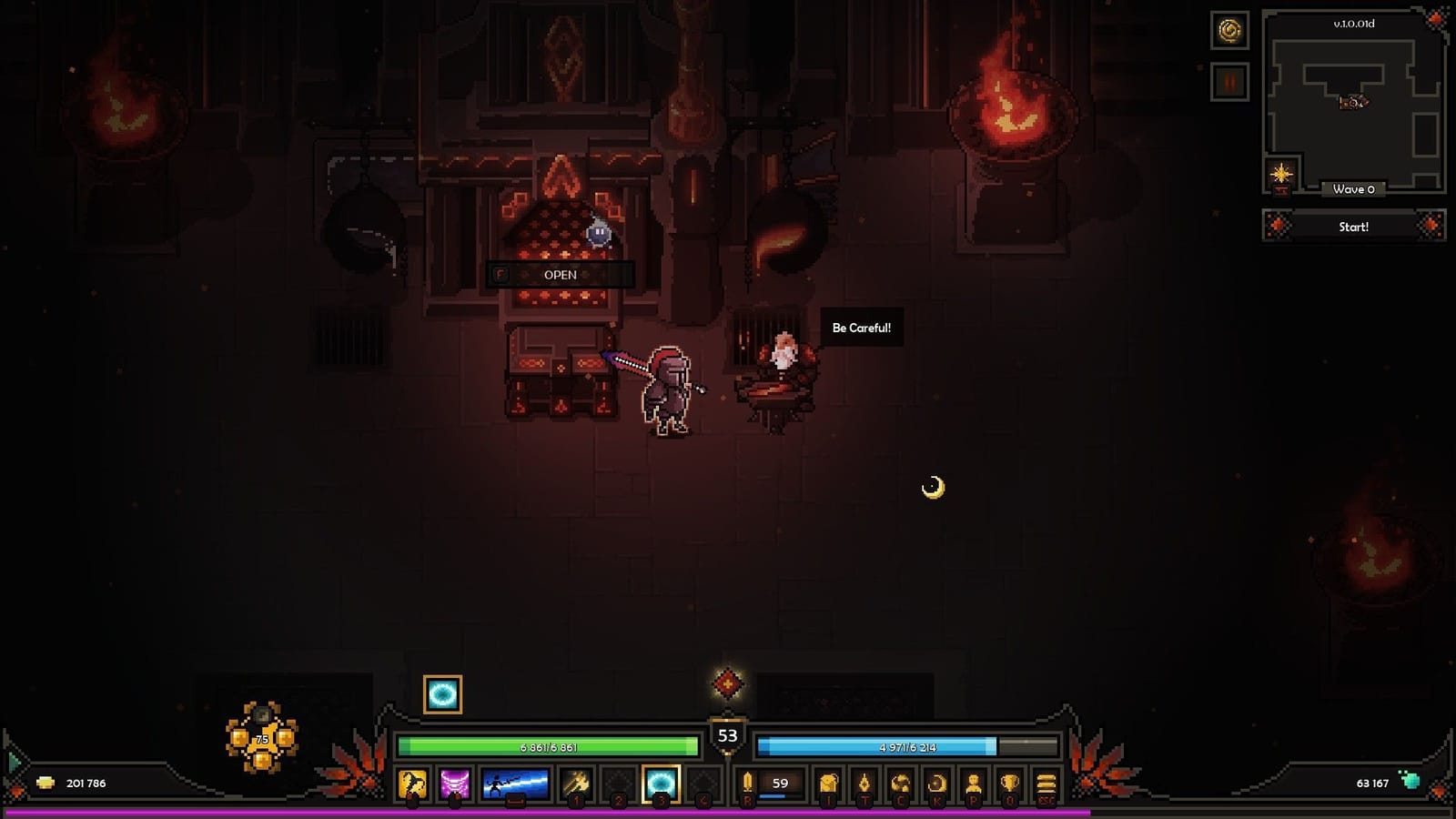Open the achievements trophy icon labeled O
The height and width of the screenshot is (819, 1456).
(1010, 783)
